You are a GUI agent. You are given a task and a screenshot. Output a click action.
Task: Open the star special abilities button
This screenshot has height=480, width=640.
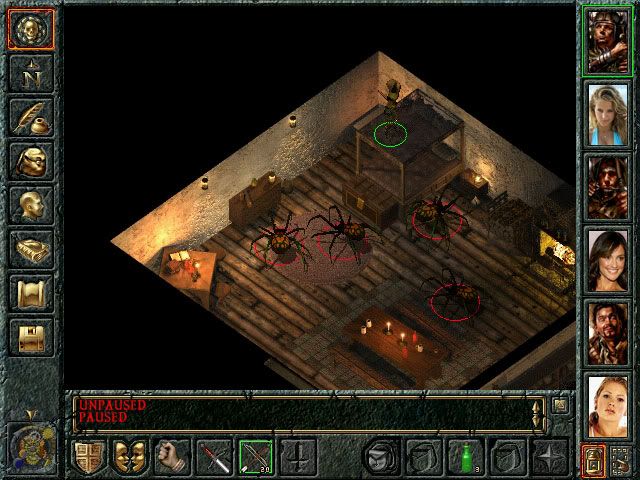click(x=548, y=456)
